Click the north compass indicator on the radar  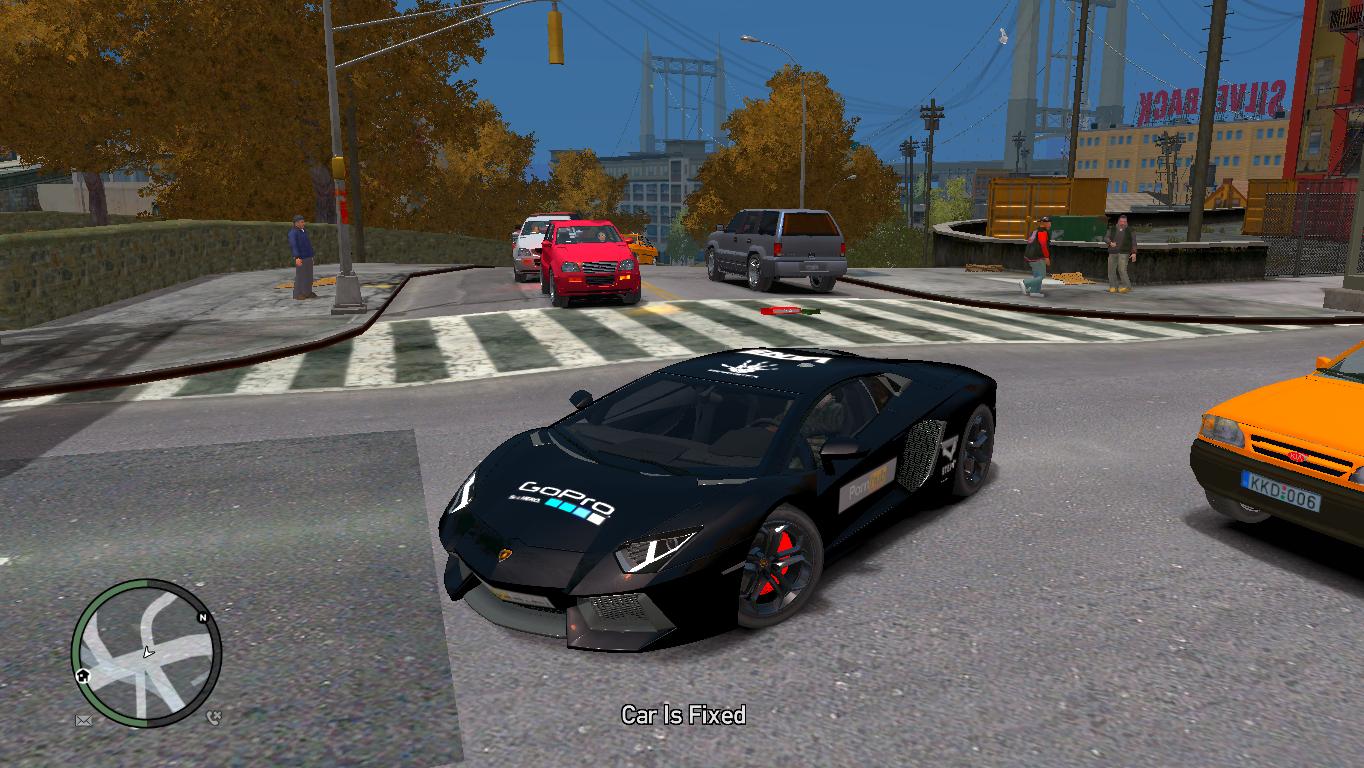click(203, 618)
